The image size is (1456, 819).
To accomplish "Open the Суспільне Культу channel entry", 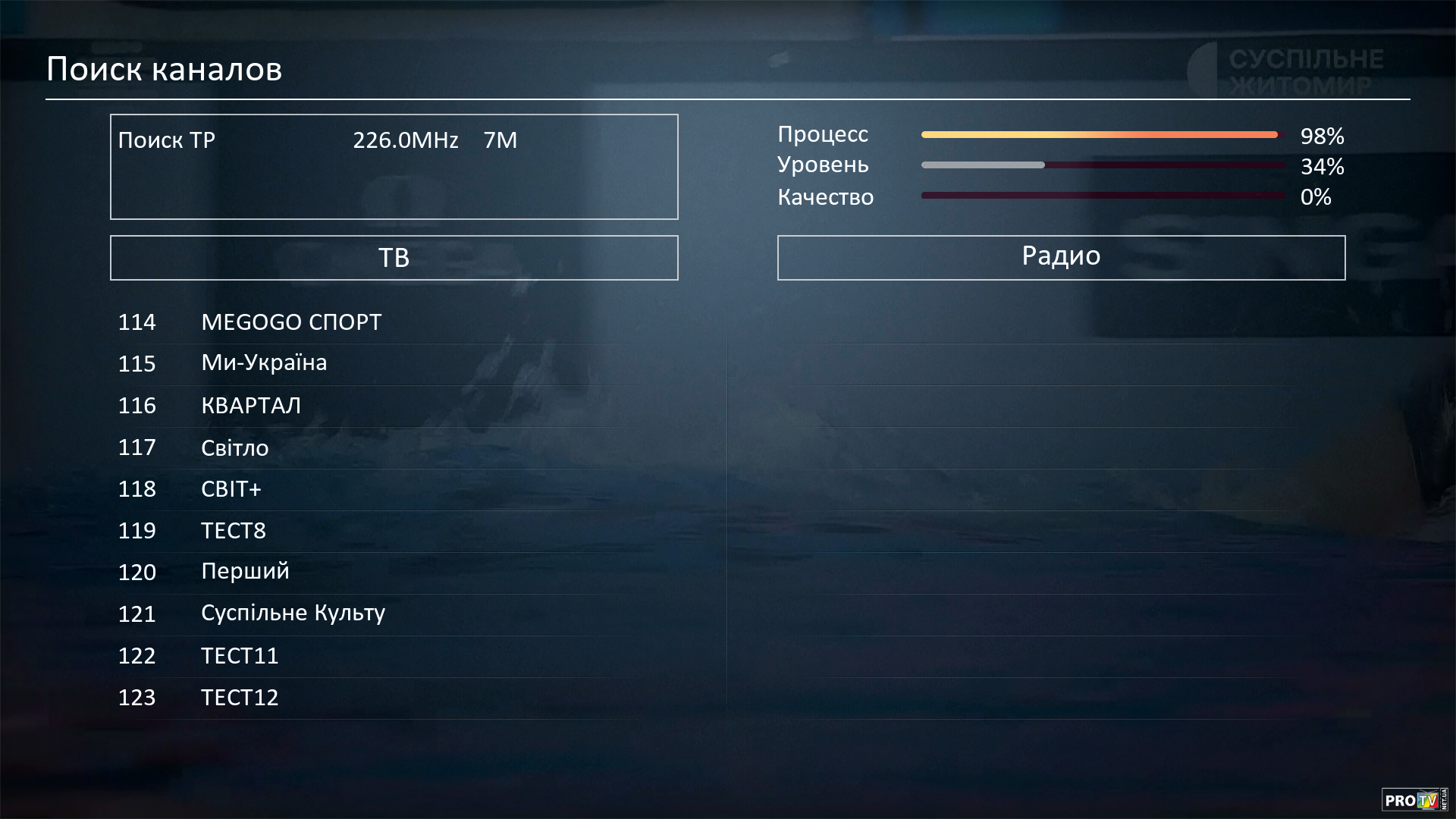I will (x=293, y=613).
